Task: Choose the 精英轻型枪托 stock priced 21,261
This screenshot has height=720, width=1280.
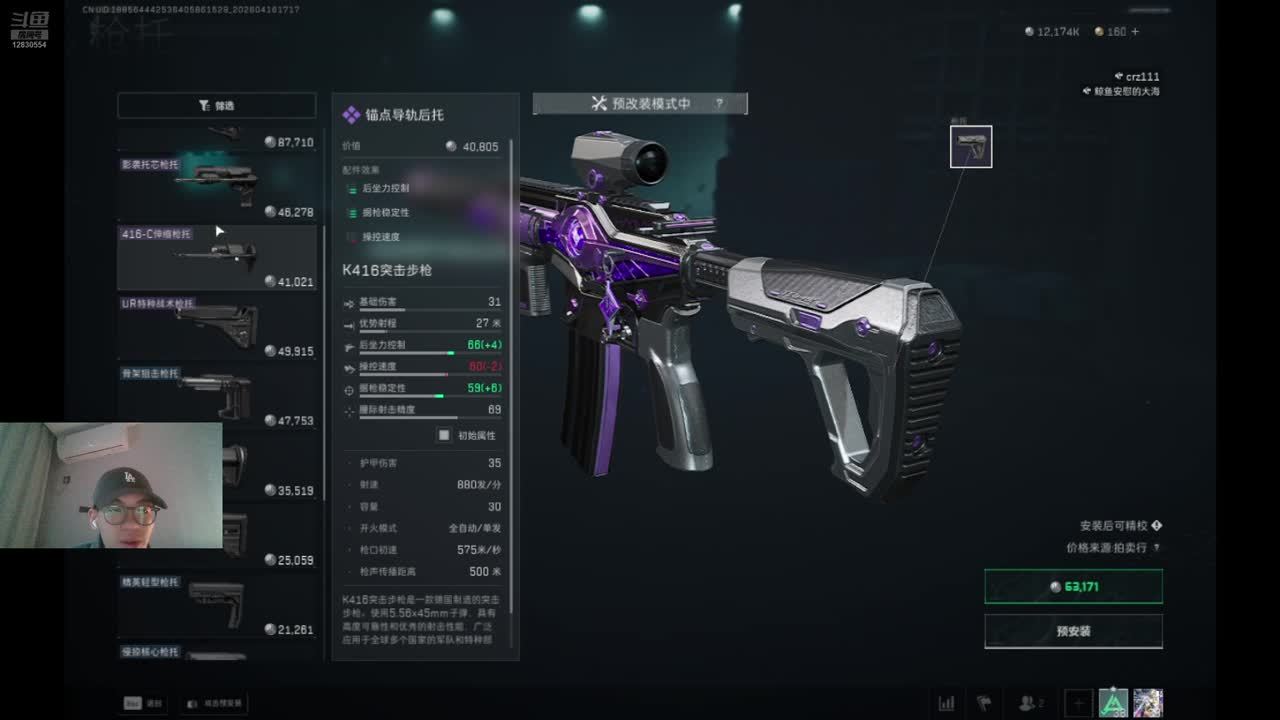Action: tap(217, 605)
